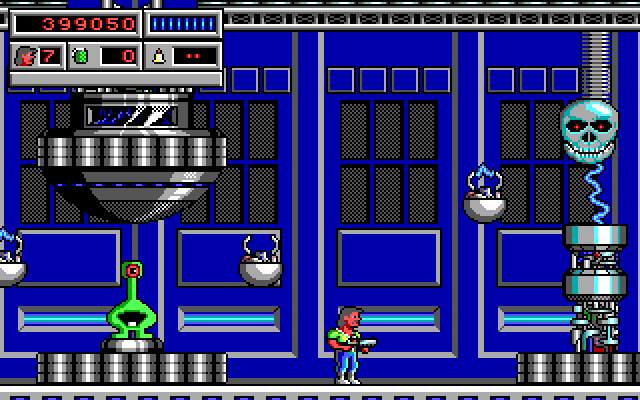Select the green grenade icon
This screenshot has height=400, width=640.
click(x=81, y=55)
